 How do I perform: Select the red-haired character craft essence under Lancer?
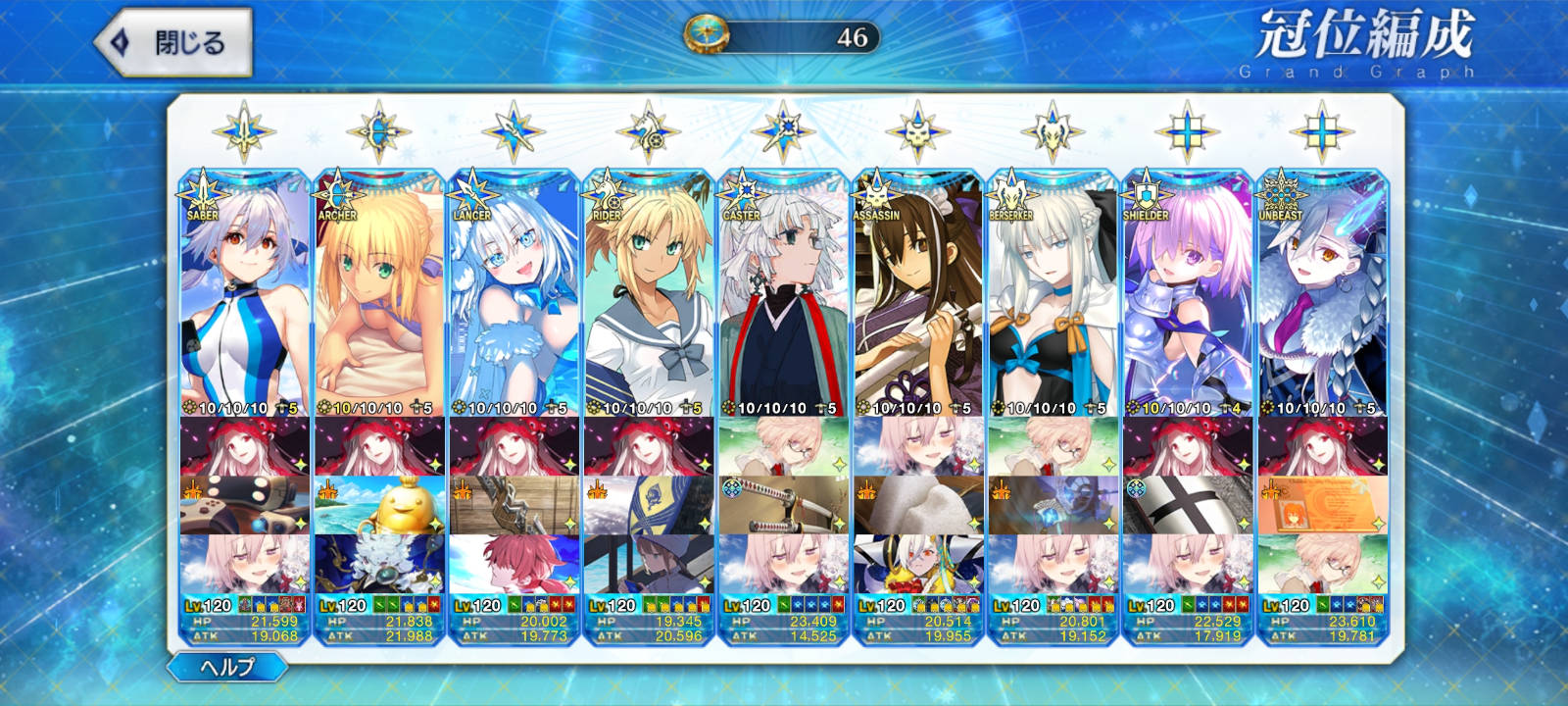[x=514, y=564]
